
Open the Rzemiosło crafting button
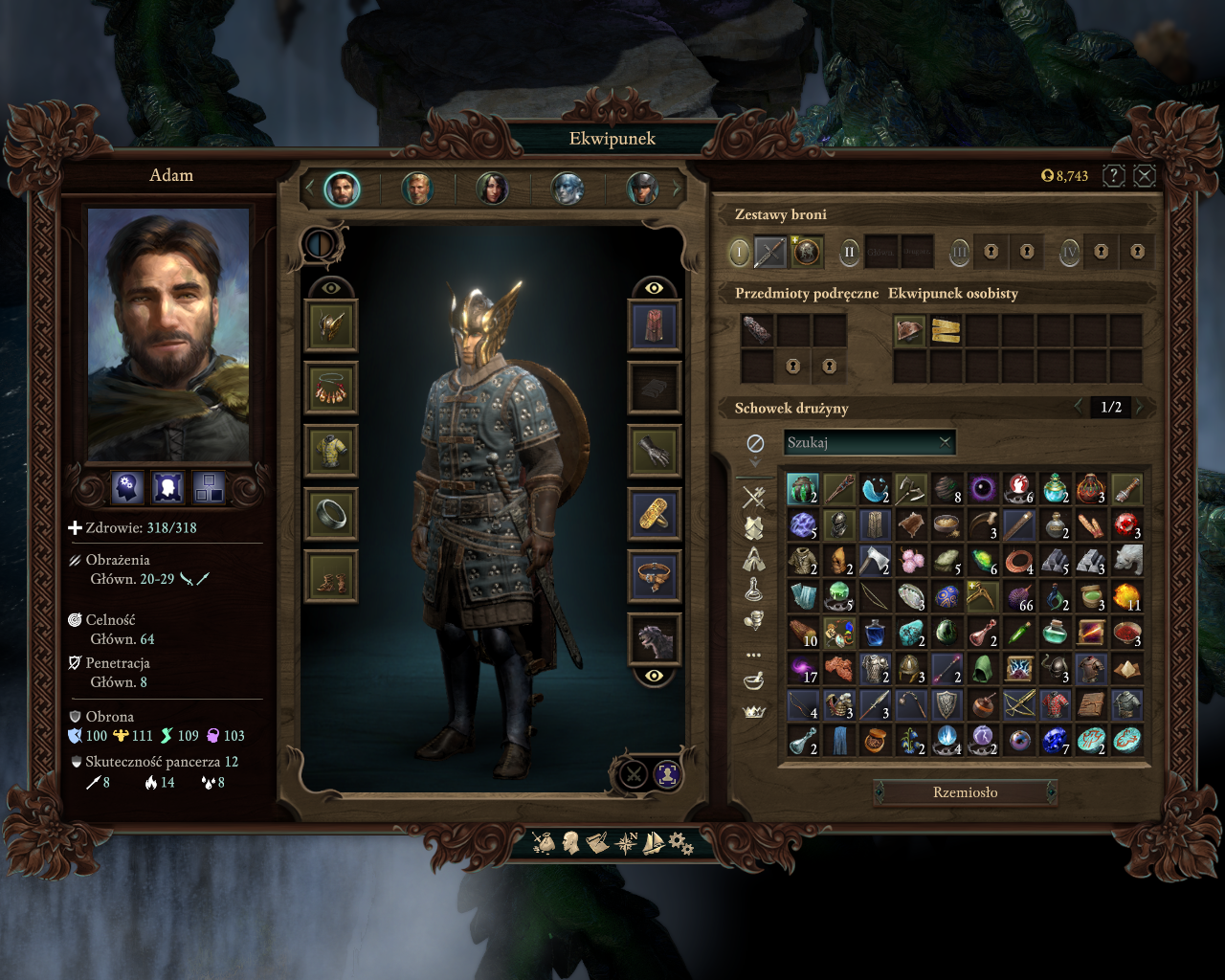965,792
